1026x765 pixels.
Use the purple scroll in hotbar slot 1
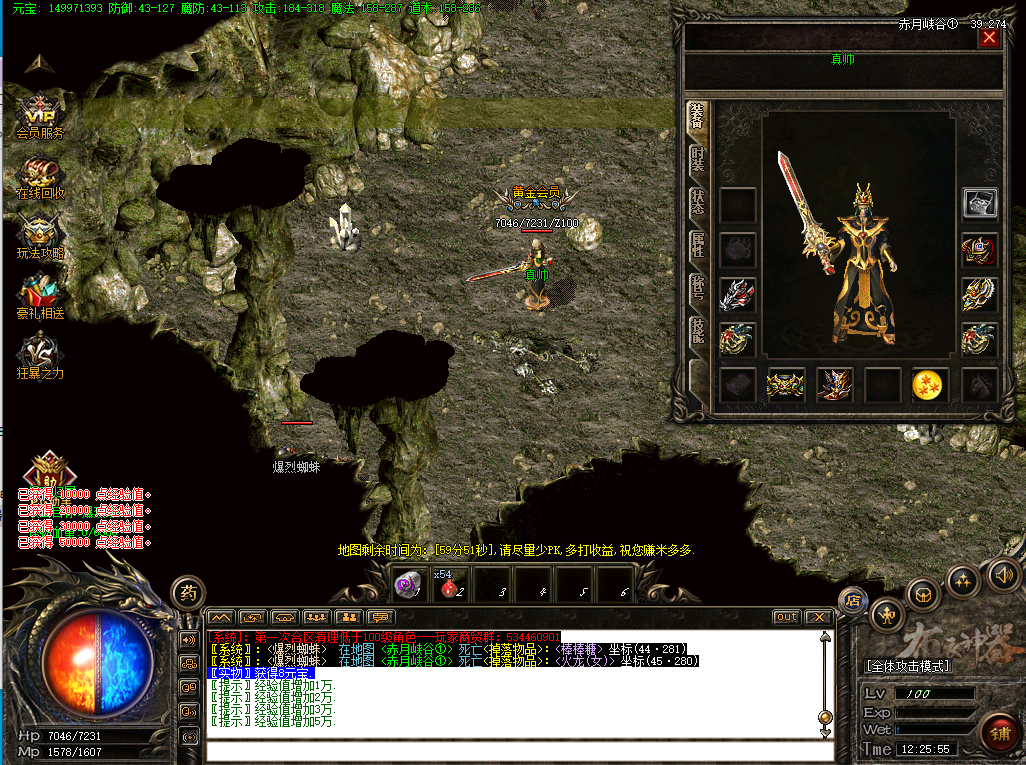408,585
